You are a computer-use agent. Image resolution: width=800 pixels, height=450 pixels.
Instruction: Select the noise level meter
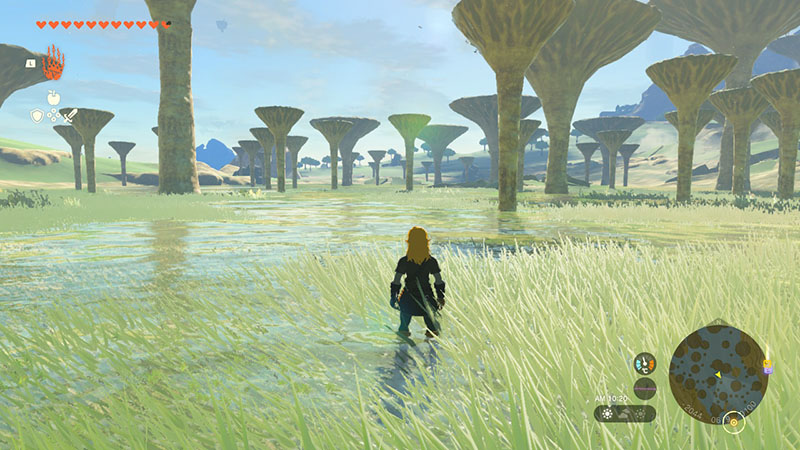[645, 388]
